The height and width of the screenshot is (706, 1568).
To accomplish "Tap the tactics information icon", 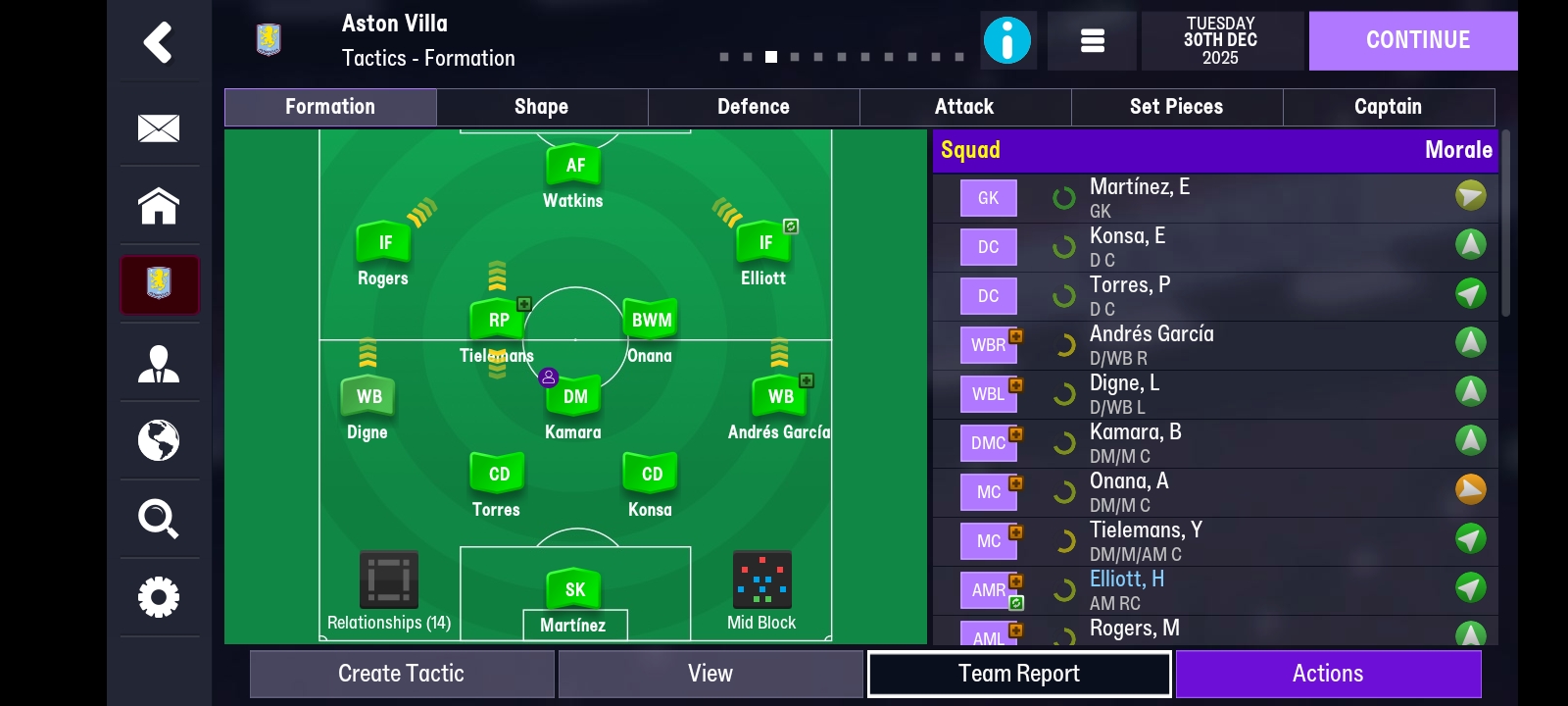I will [1008, 40].
